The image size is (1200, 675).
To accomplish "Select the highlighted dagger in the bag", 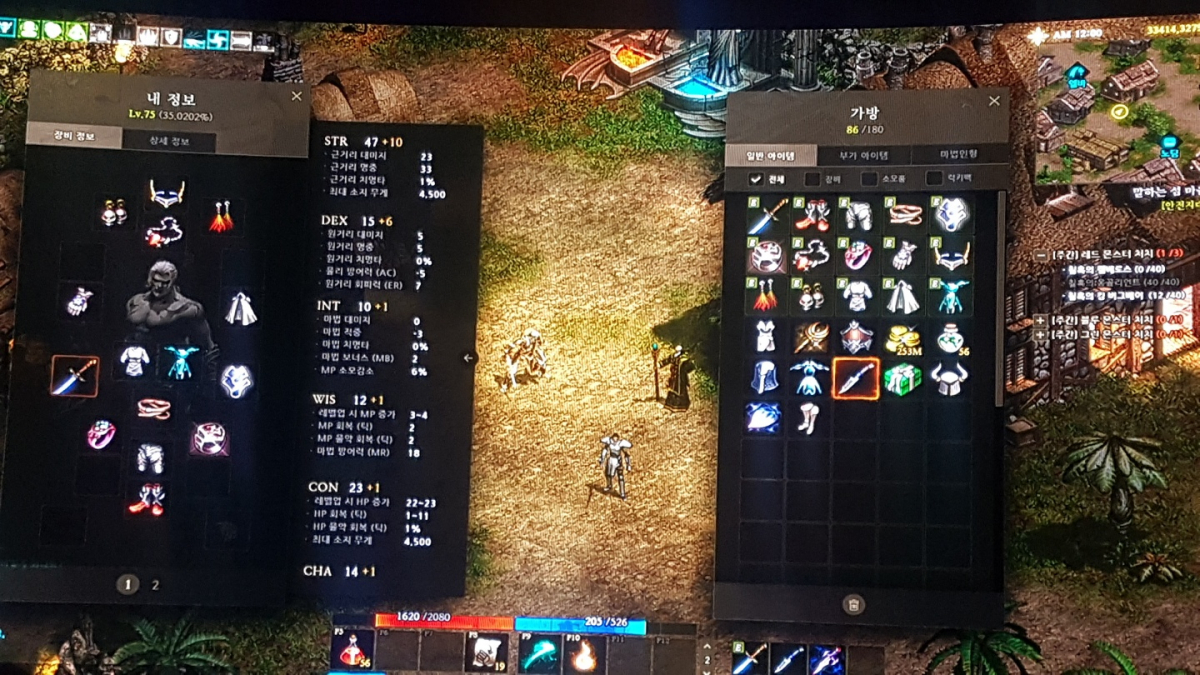I will [856, 379].
